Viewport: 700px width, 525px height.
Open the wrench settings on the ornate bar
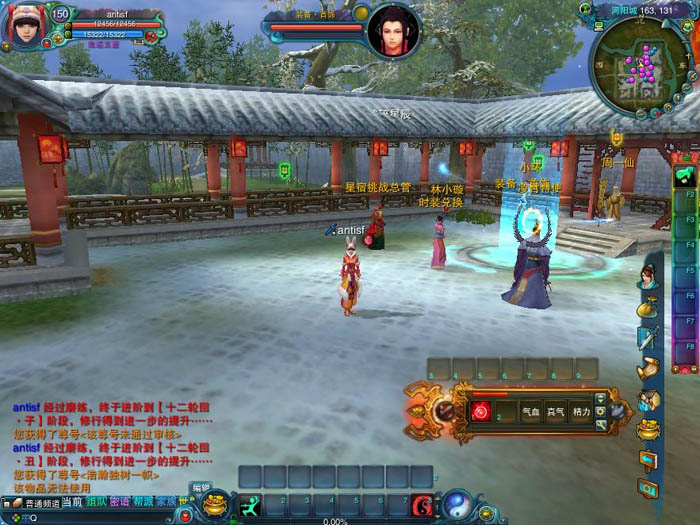600,426
